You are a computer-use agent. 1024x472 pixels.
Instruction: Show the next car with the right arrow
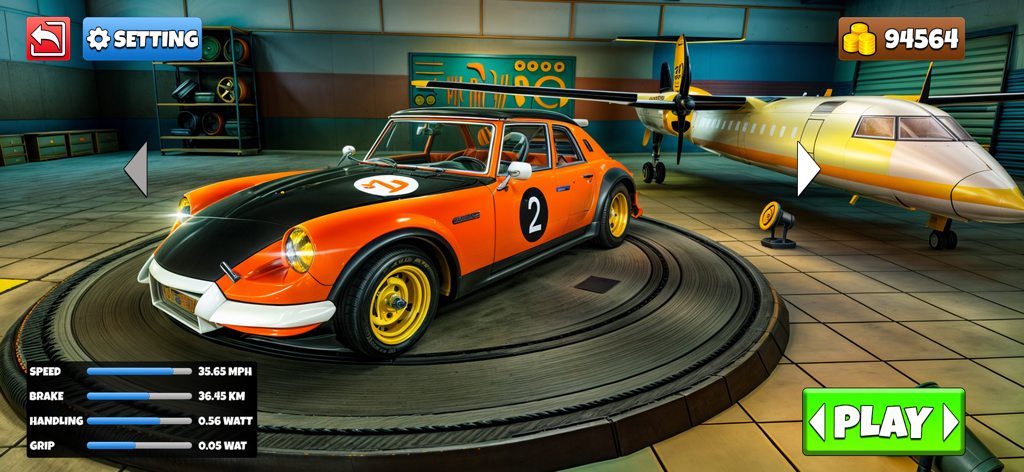point(807,169)
